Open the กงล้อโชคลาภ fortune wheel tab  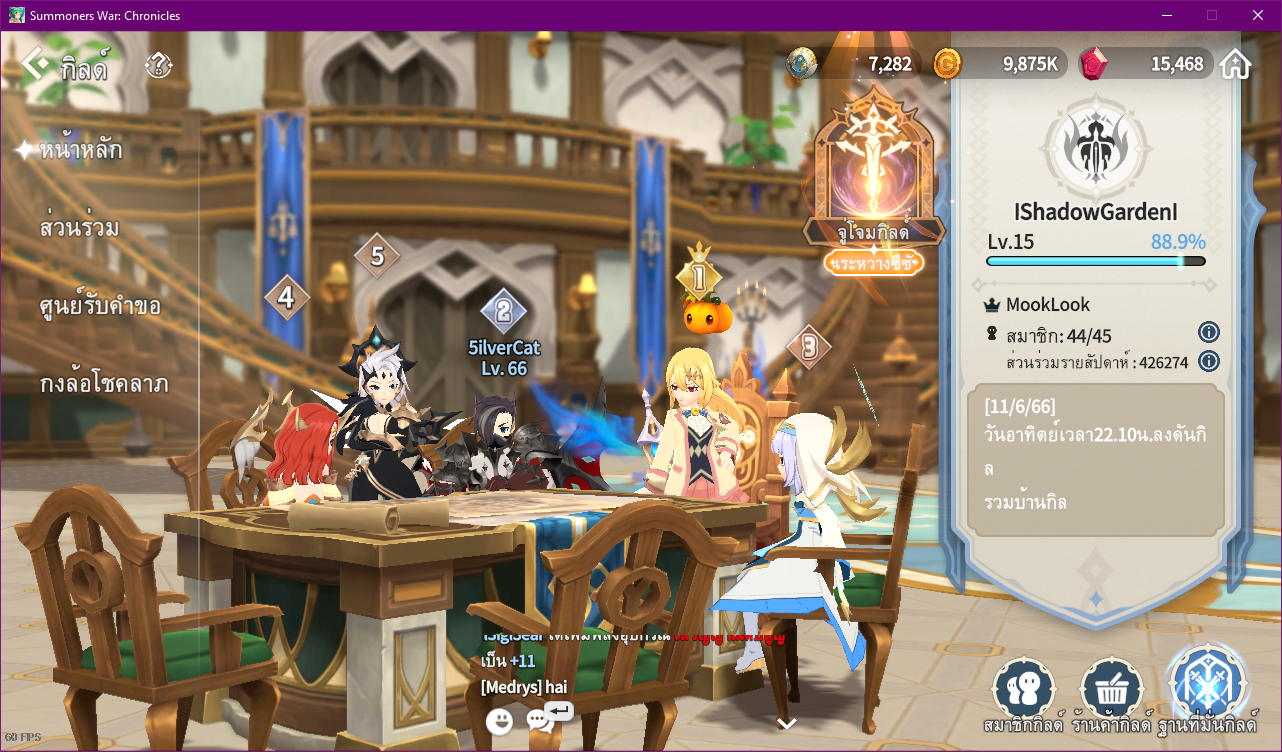104,384
